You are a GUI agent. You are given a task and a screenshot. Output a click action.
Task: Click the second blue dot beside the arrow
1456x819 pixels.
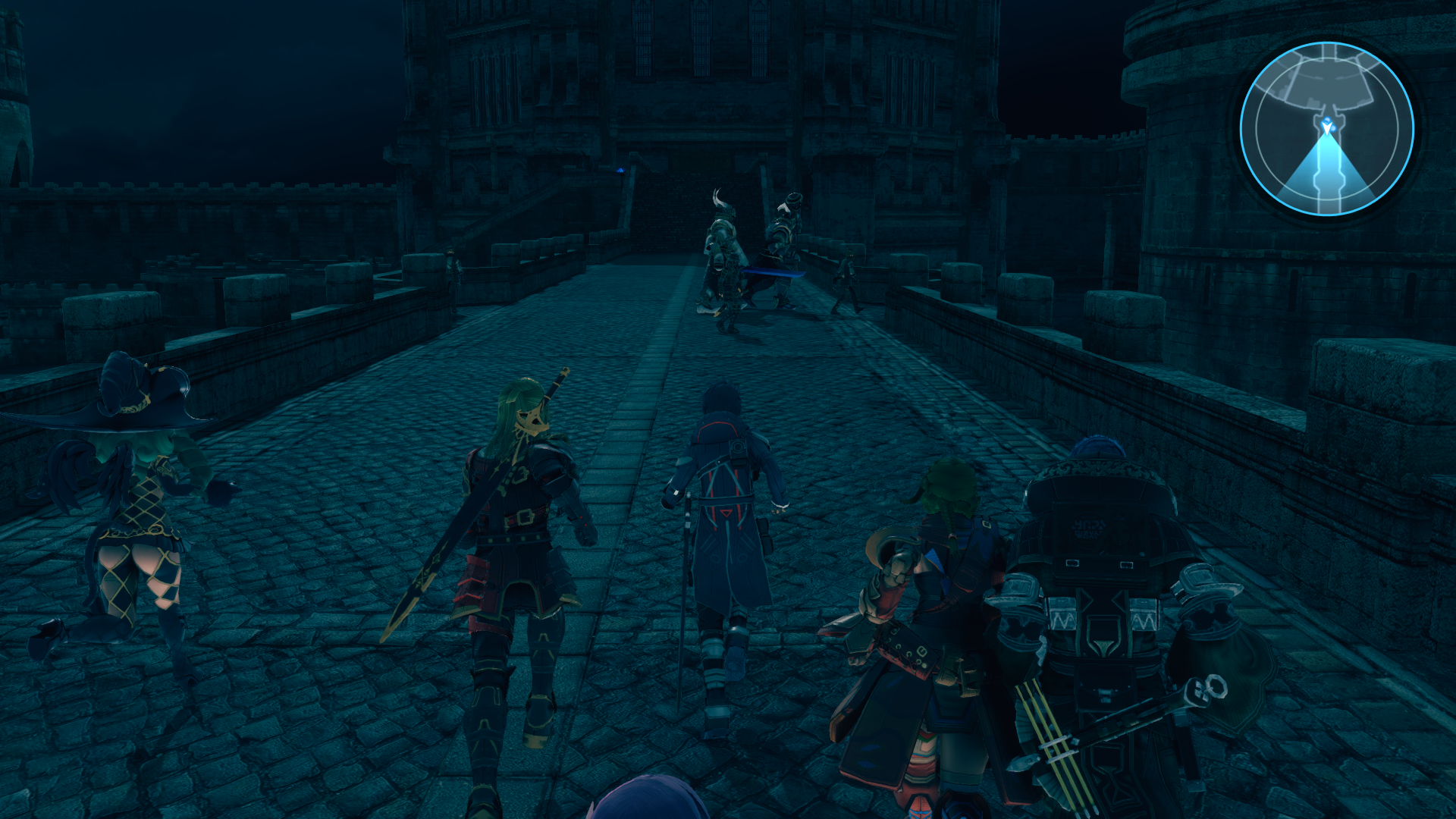pyautogui.click(x=1335, y=129)
